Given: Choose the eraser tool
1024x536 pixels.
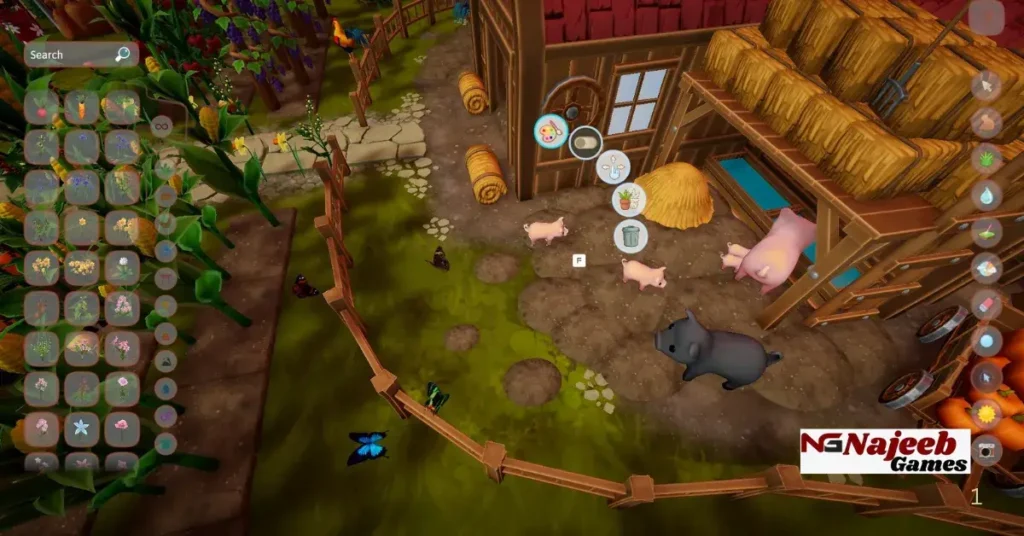Looking at the screenshot, I should pos(986,304).
